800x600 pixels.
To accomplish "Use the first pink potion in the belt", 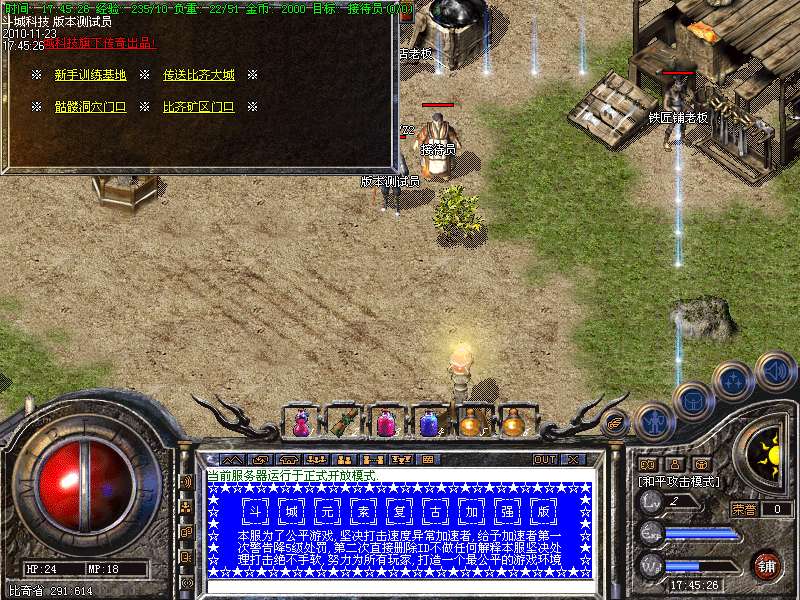I will tap(300, 424).
